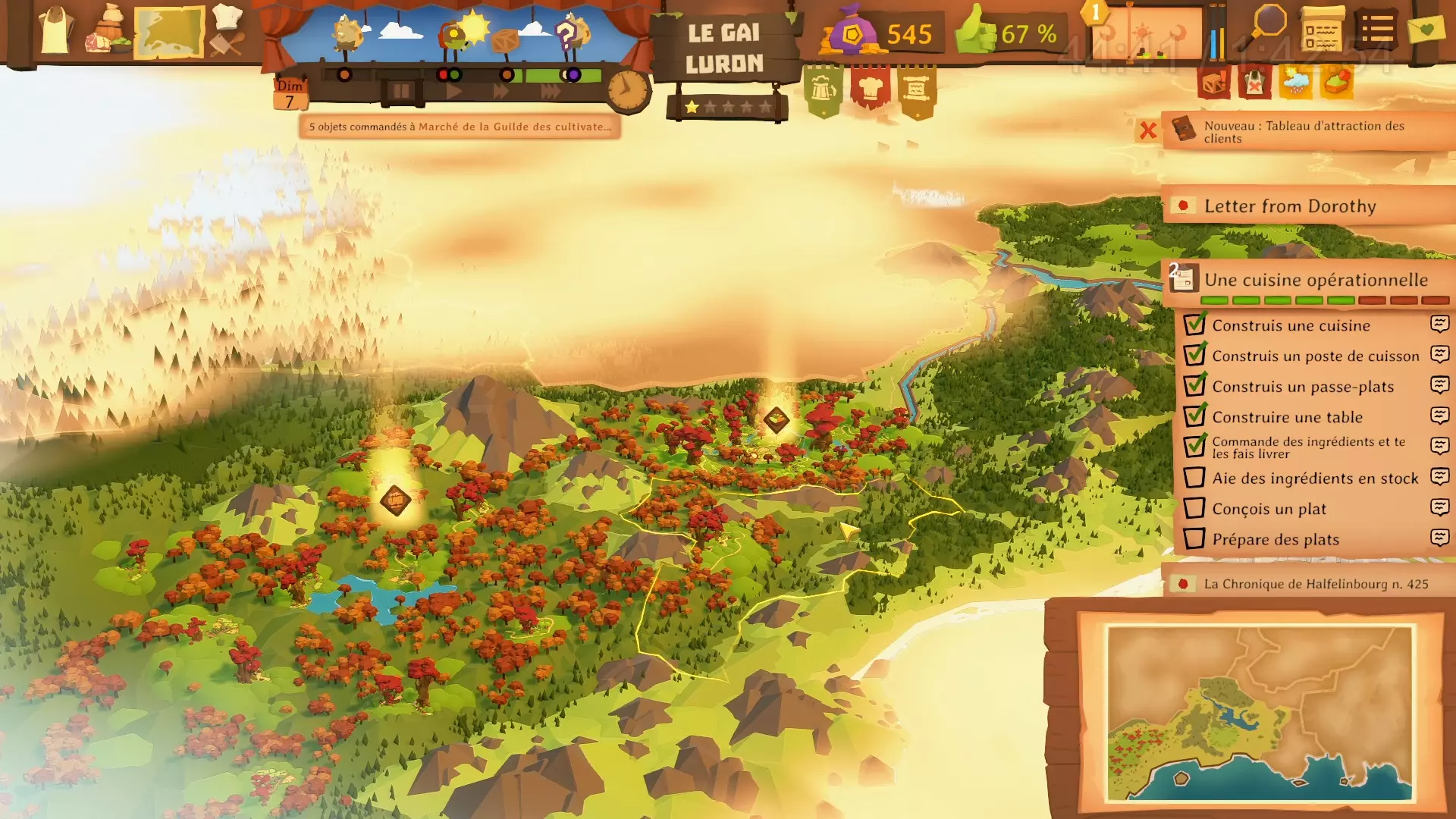The height and width of the screenshot is (819, 1456).
Task: Click the minimap in the corner
Action: coord(1260,712)
